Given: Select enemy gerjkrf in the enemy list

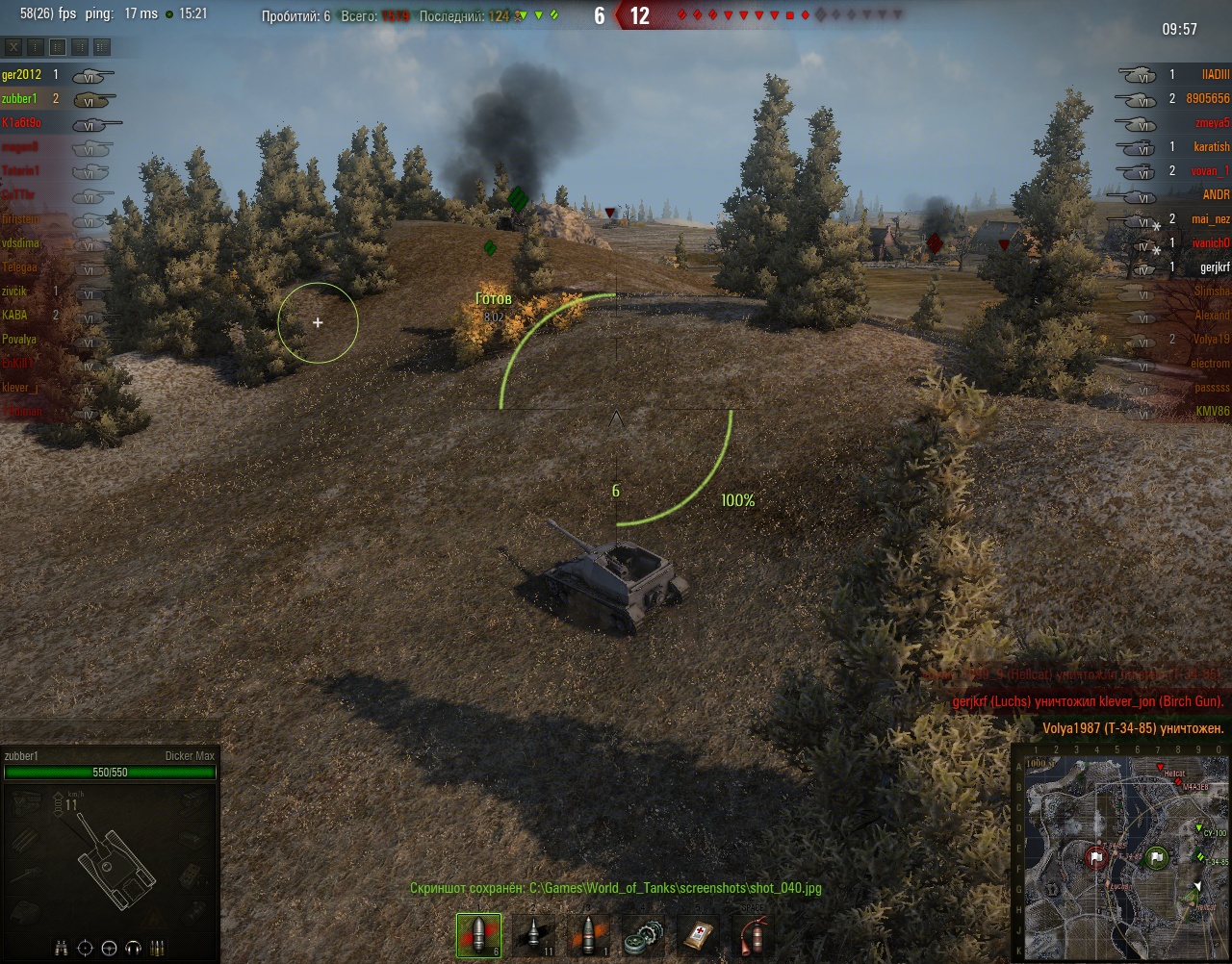Looking at the screenshot, I should 1215,267.
